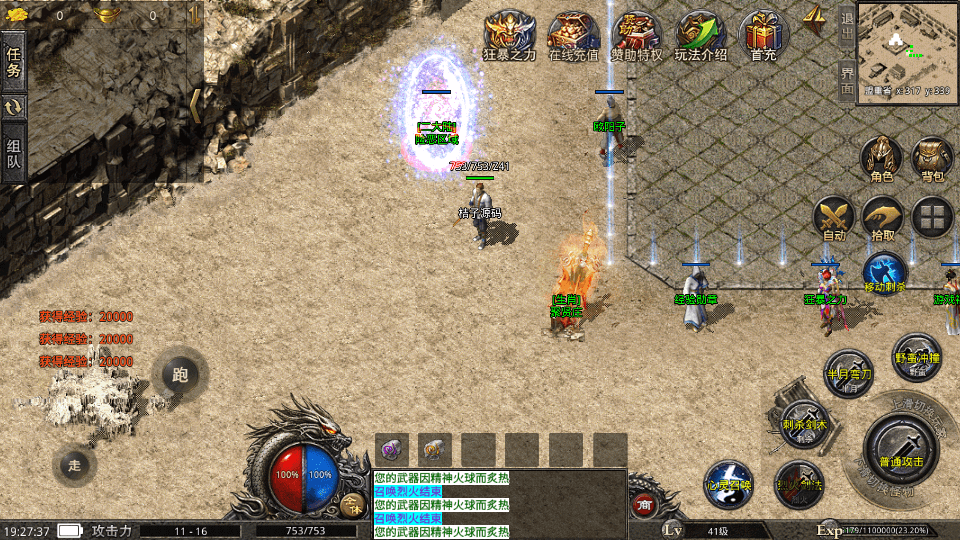Activate the 心灵召唤 skill
The height and width of the screenshot is (540, 960).
pos(727,484)
